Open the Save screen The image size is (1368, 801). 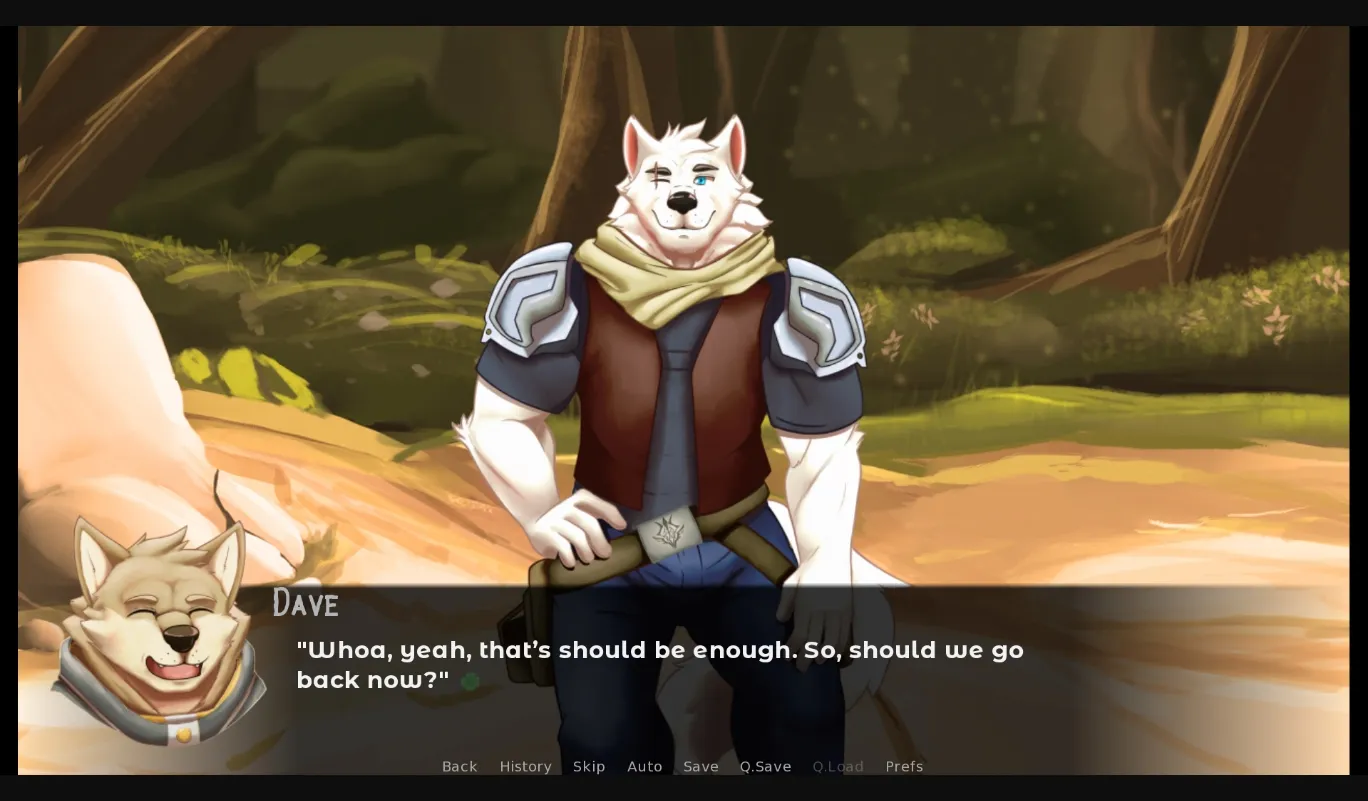(x=701, y=766)
